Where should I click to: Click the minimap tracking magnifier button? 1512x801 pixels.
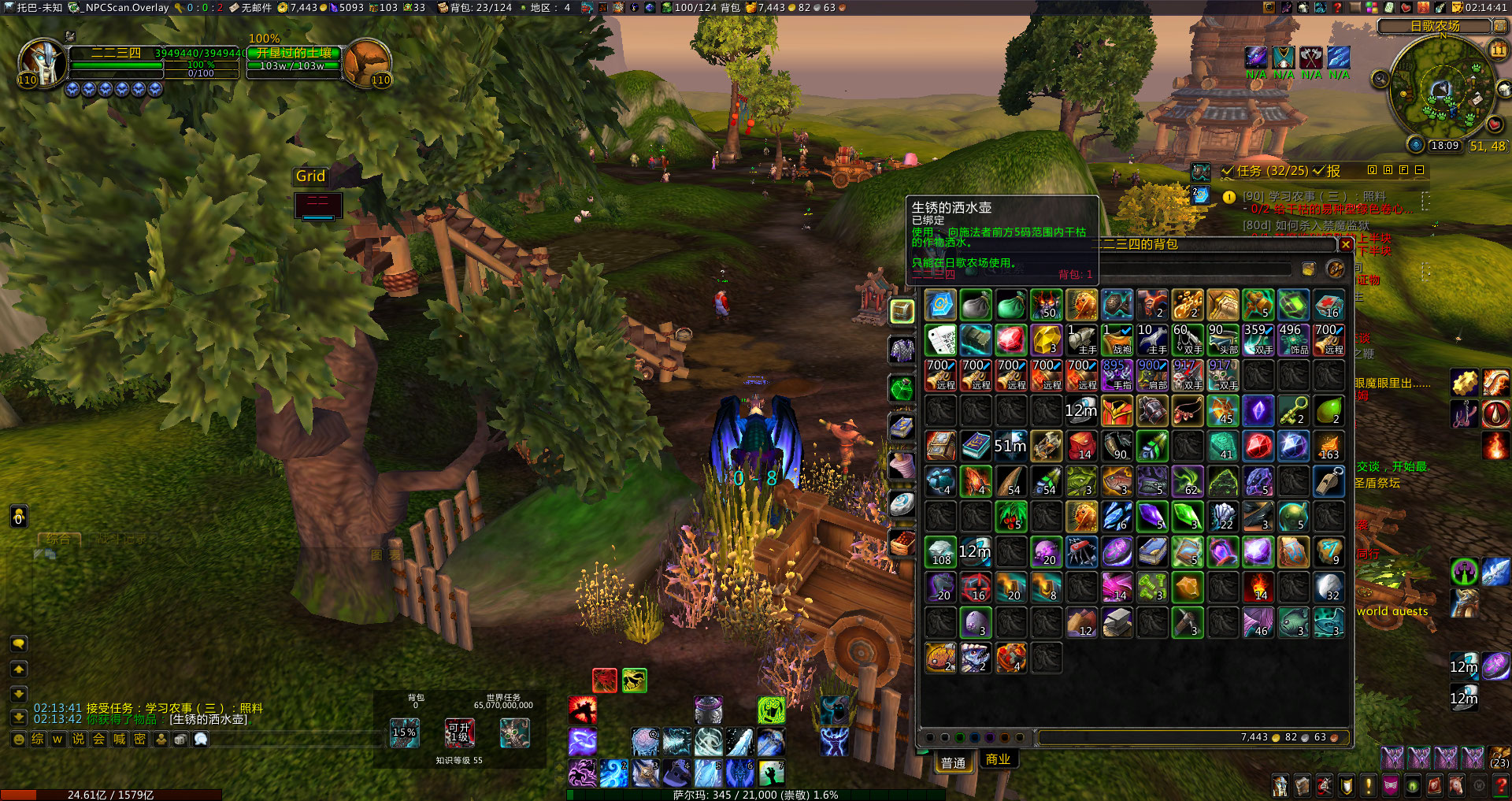(1380, 79)
